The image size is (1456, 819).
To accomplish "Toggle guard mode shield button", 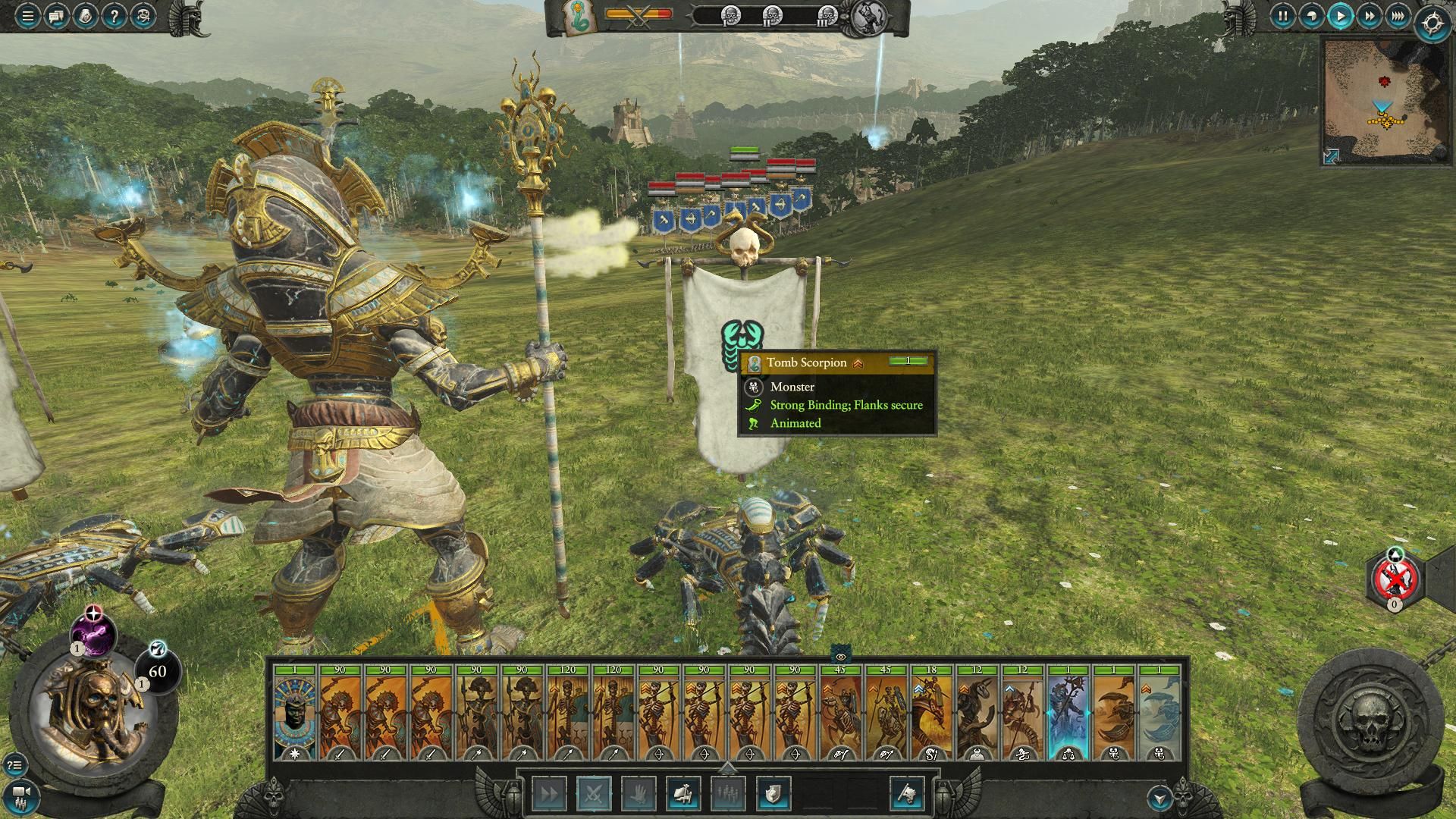I will pyautogui.click(x=773, y=794).
